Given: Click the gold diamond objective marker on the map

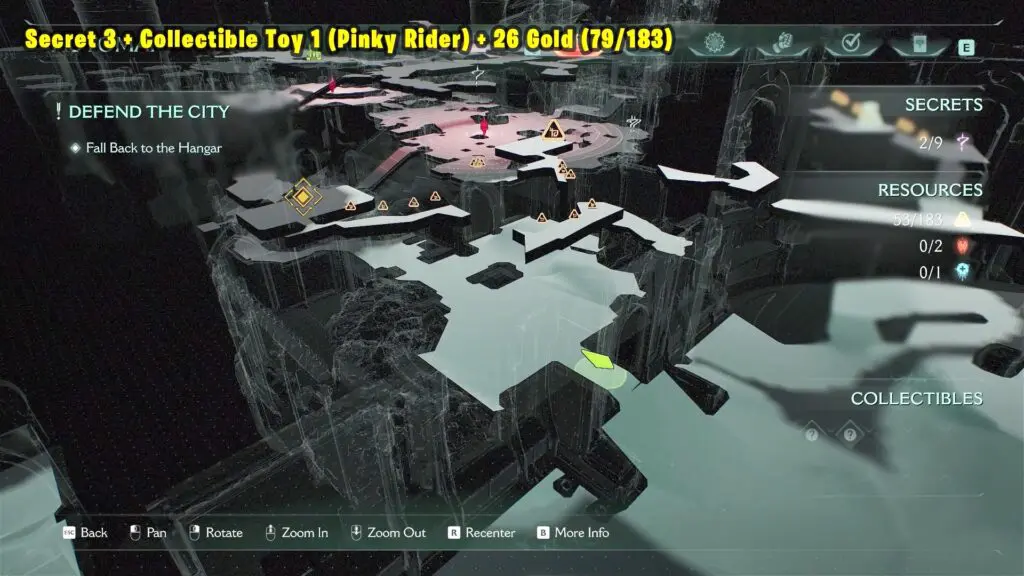Looking at the screenshot, I should 301,198.
